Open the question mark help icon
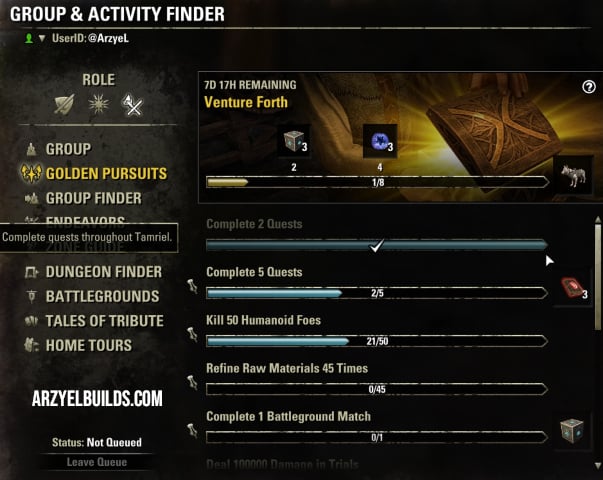 (x=589, y=87)
